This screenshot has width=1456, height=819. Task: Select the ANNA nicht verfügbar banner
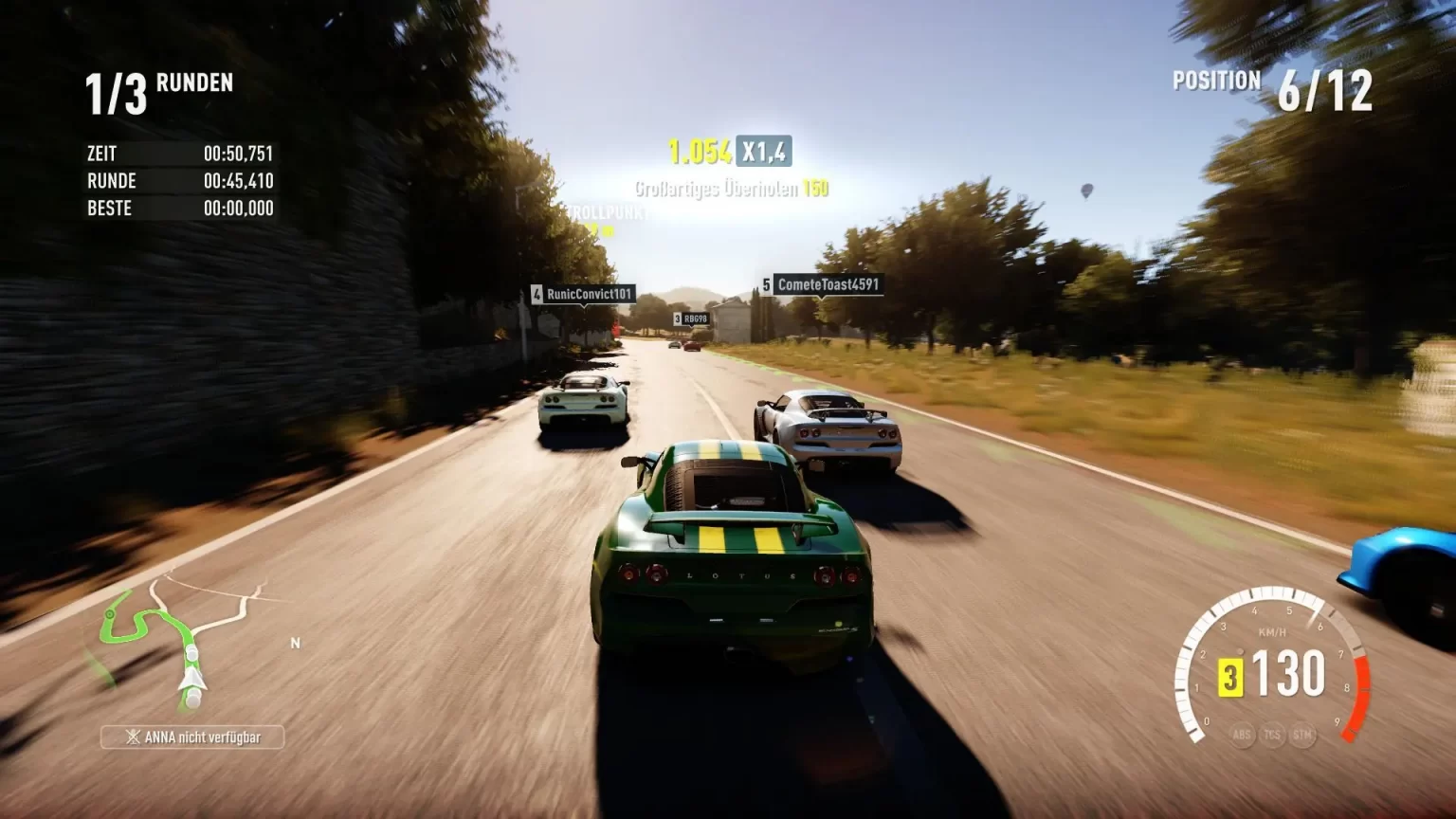tap(192, 737)
